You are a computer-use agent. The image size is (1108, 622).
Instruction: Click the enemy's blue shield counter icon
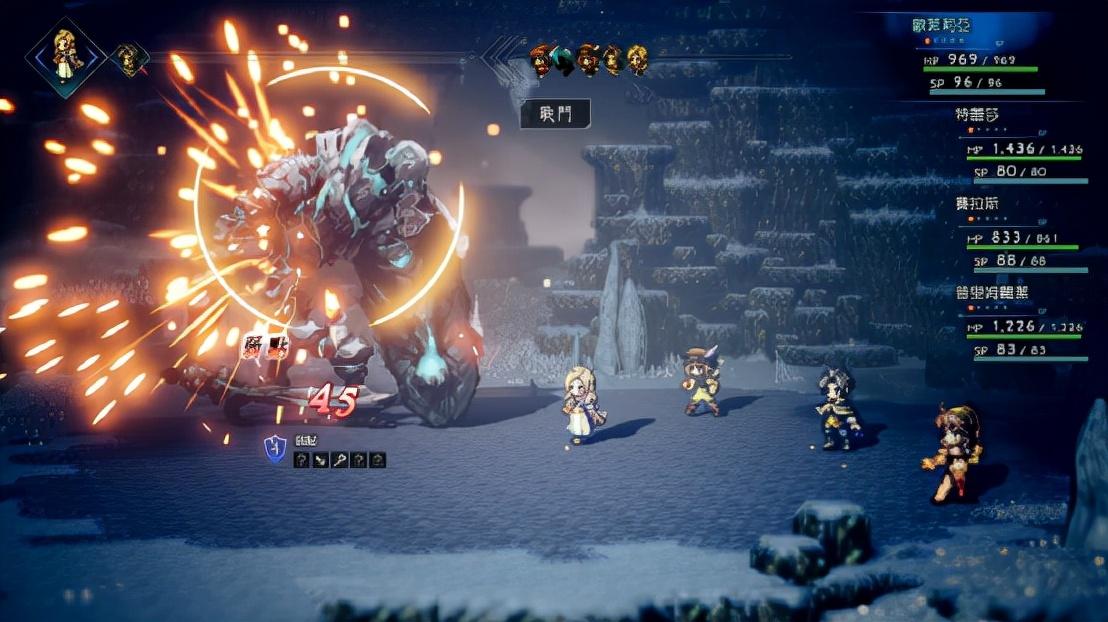click(x=275, y=449)
